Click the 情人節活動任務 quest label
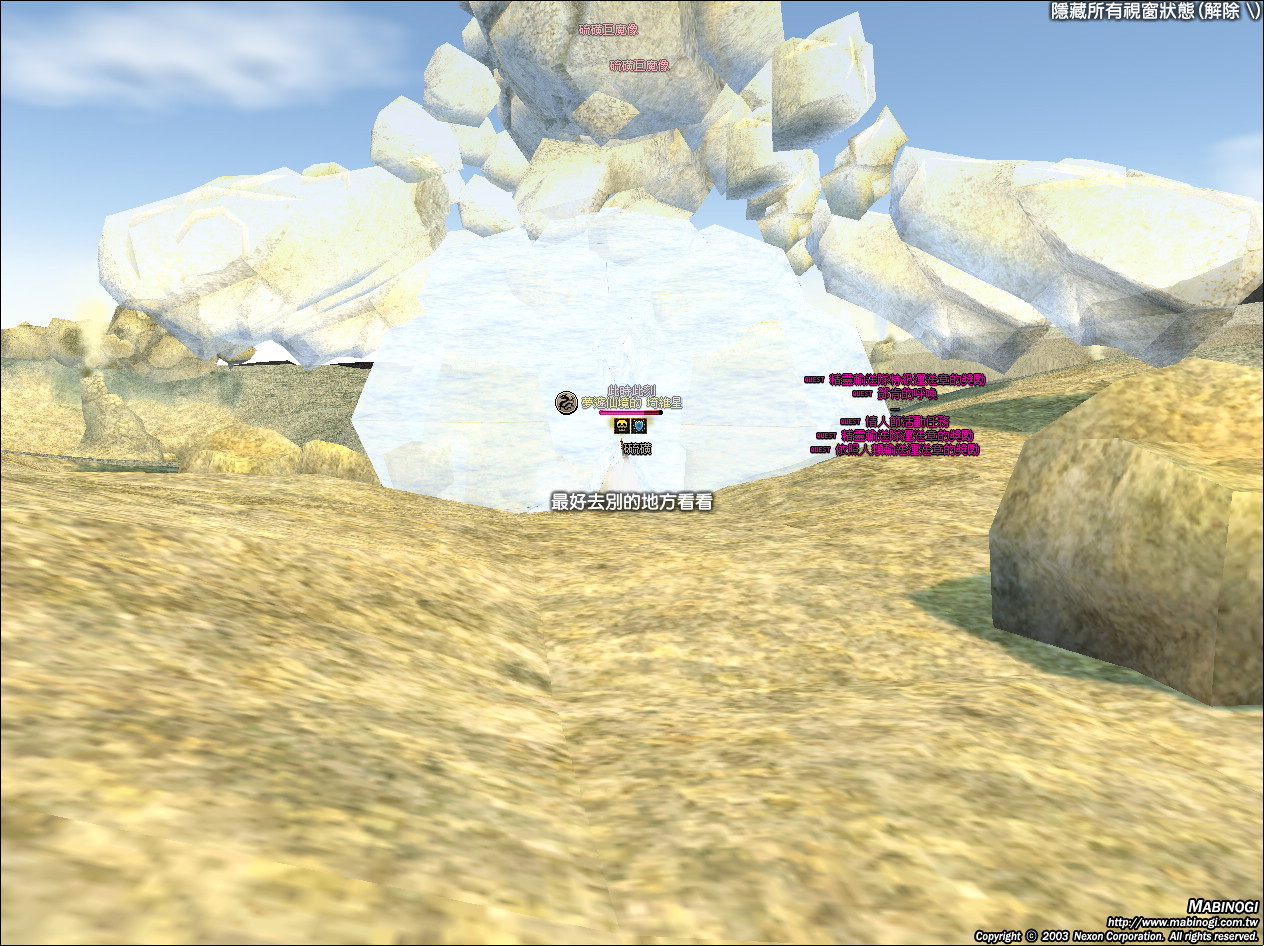This screenshot has height=946, width=1264. pyautogui.click(x=907, y=422)
